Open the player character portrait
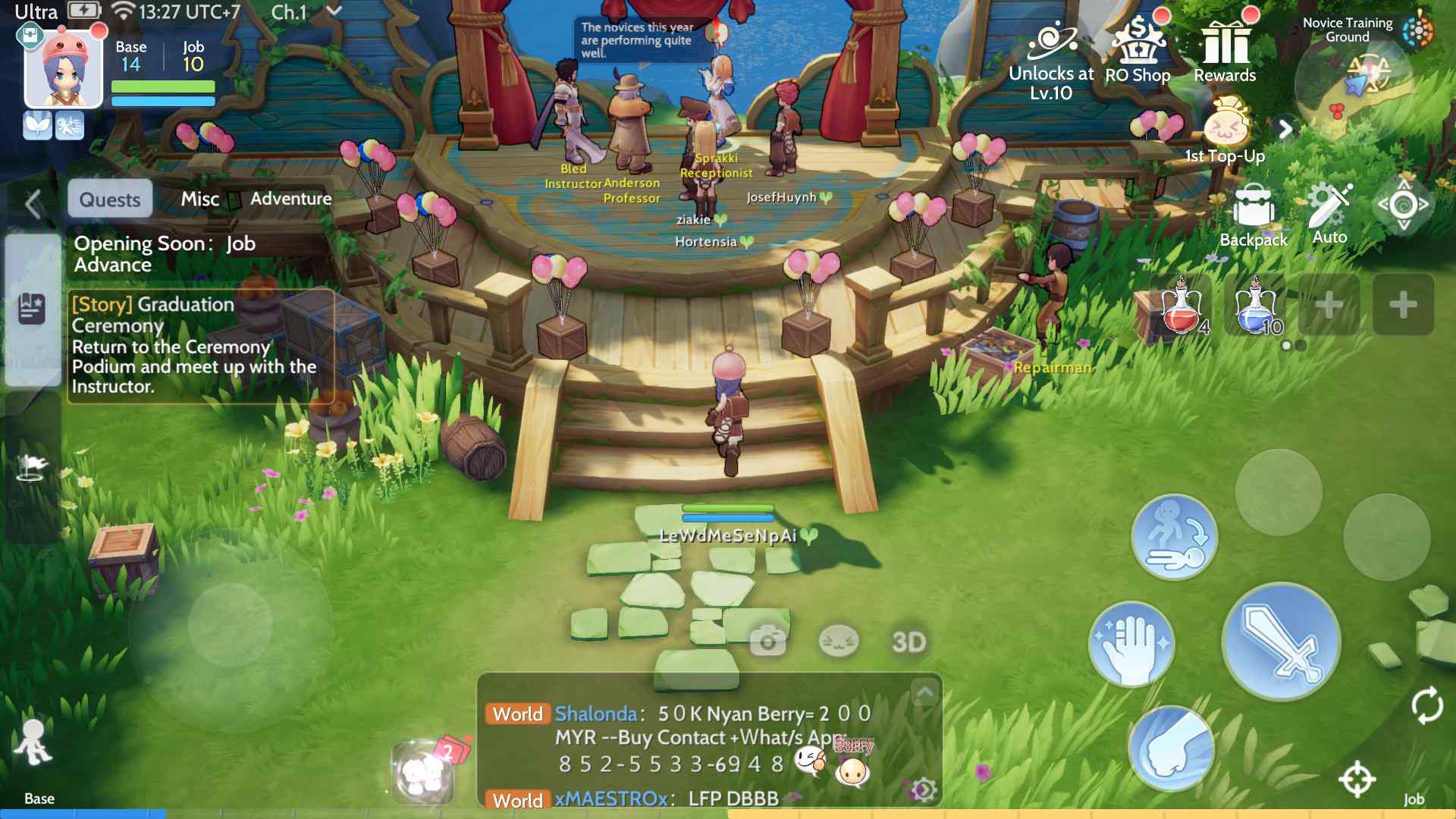The height and width of the screenshot is (819, 1456). tap(64, 70)
